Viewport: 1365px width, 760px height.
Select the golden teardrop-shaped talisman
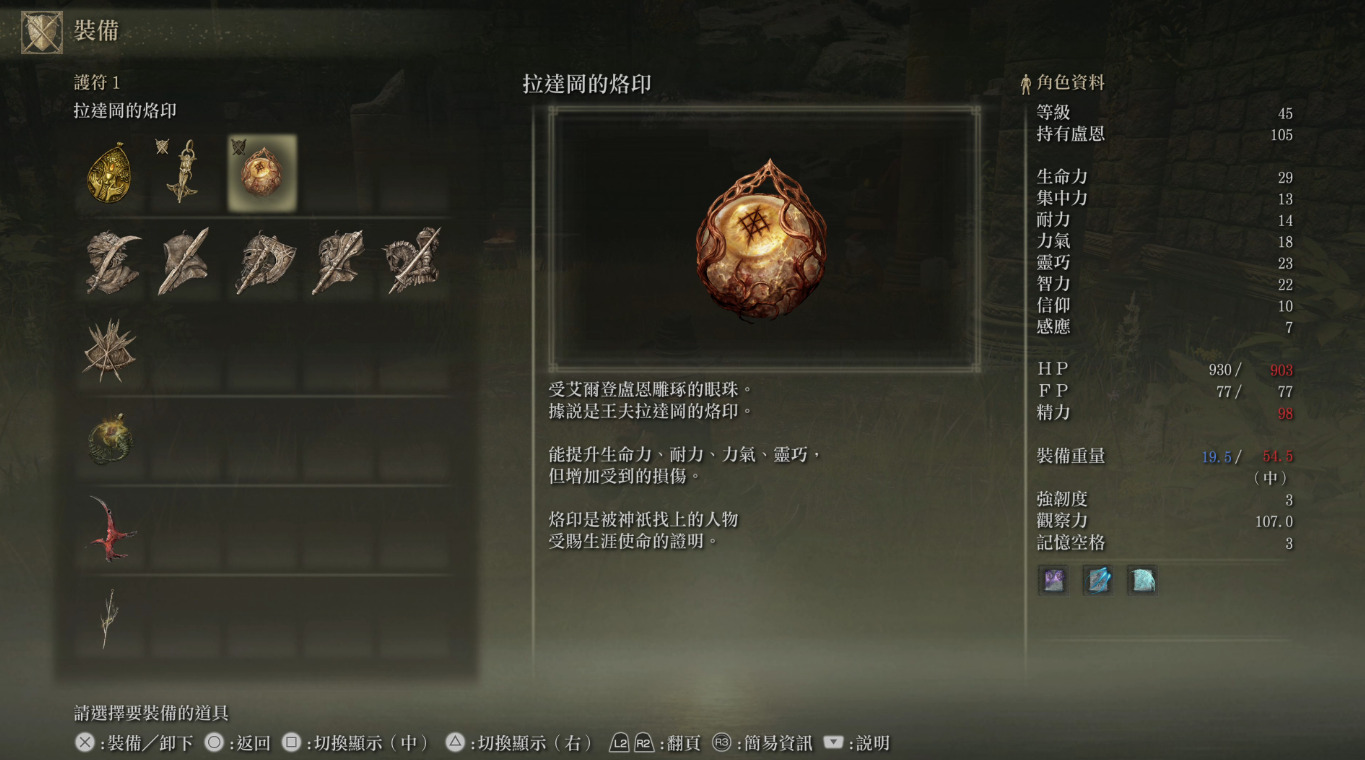(111, 174)
